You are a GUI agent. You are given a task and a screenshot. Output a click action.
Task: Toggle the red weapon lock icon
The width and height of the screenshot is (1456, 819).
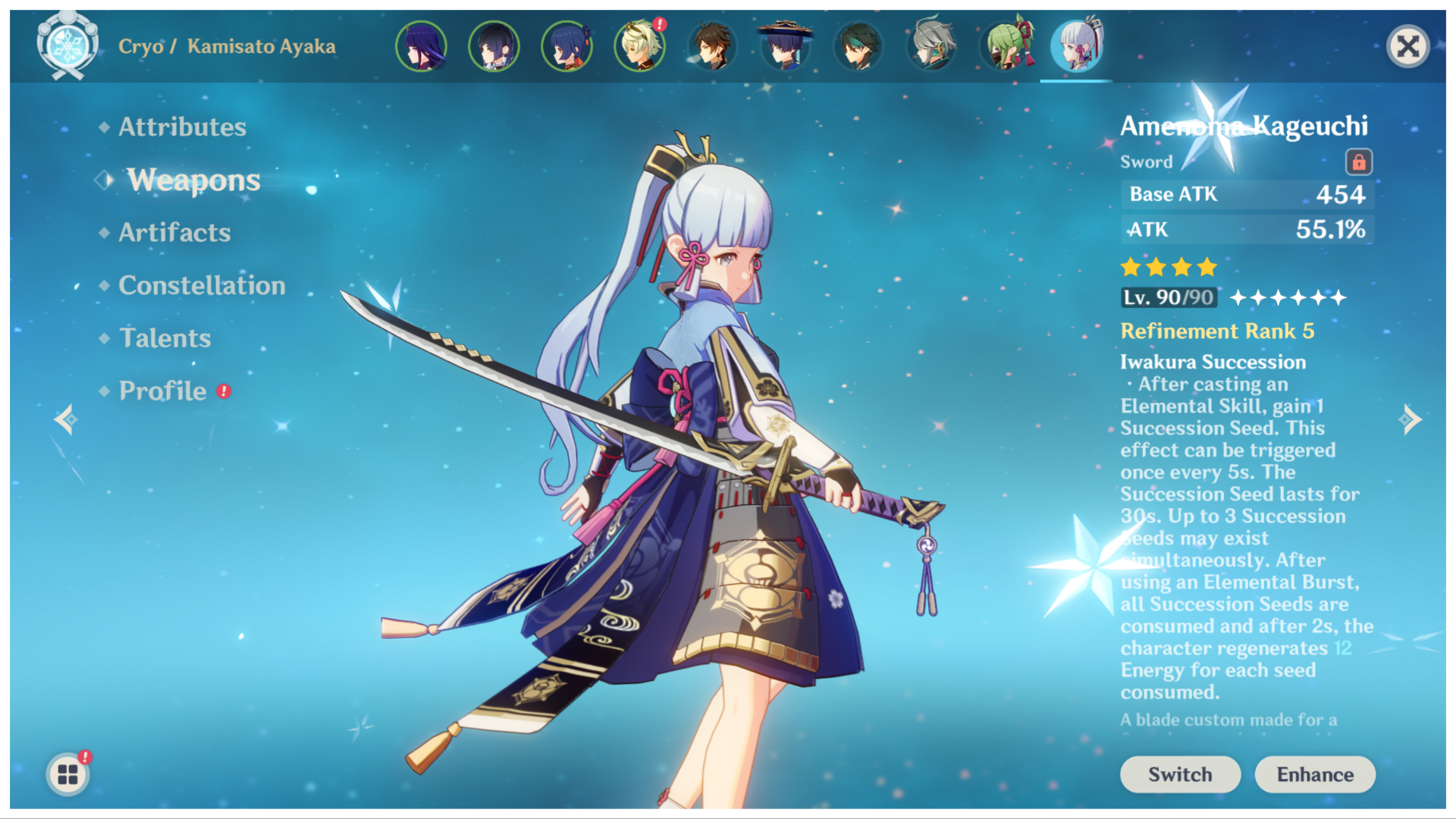tap(1358, 162)
